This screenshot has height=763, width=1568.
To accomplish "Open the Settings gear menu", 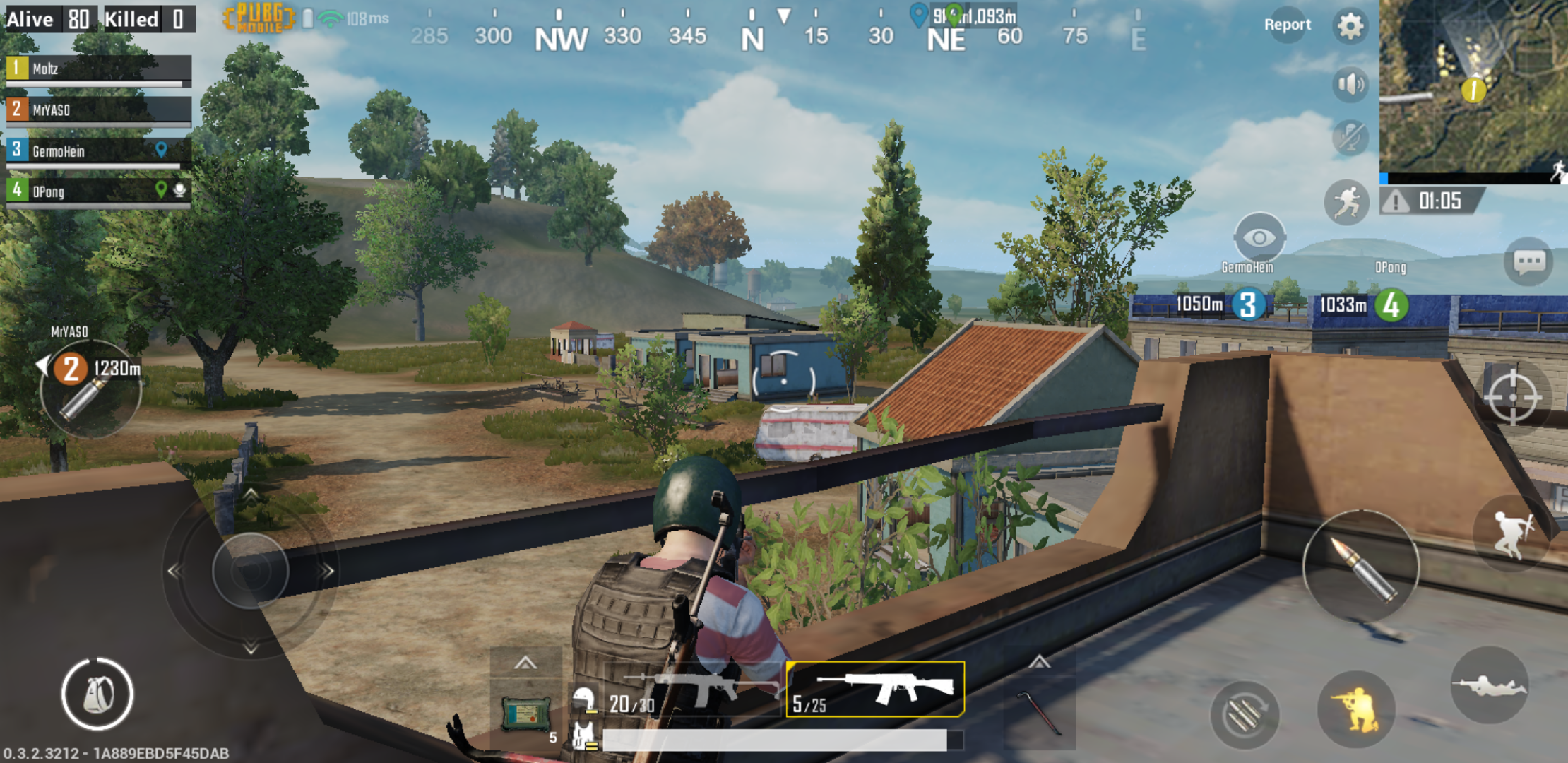I will (x=1350, y=26).
